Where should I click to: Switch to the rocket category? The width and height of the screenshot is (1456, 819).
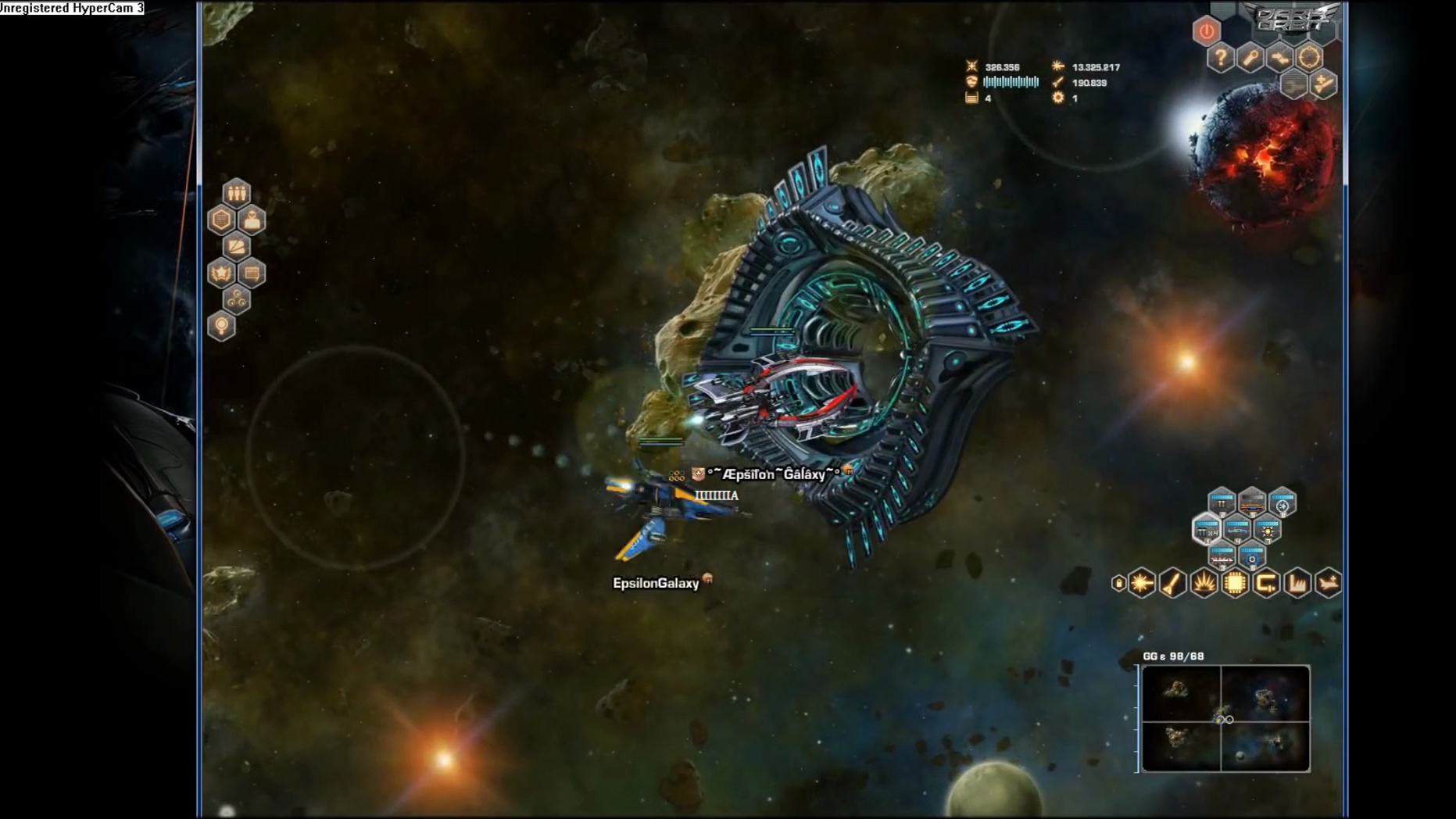pyautogui.click(x=1172, y=583)
